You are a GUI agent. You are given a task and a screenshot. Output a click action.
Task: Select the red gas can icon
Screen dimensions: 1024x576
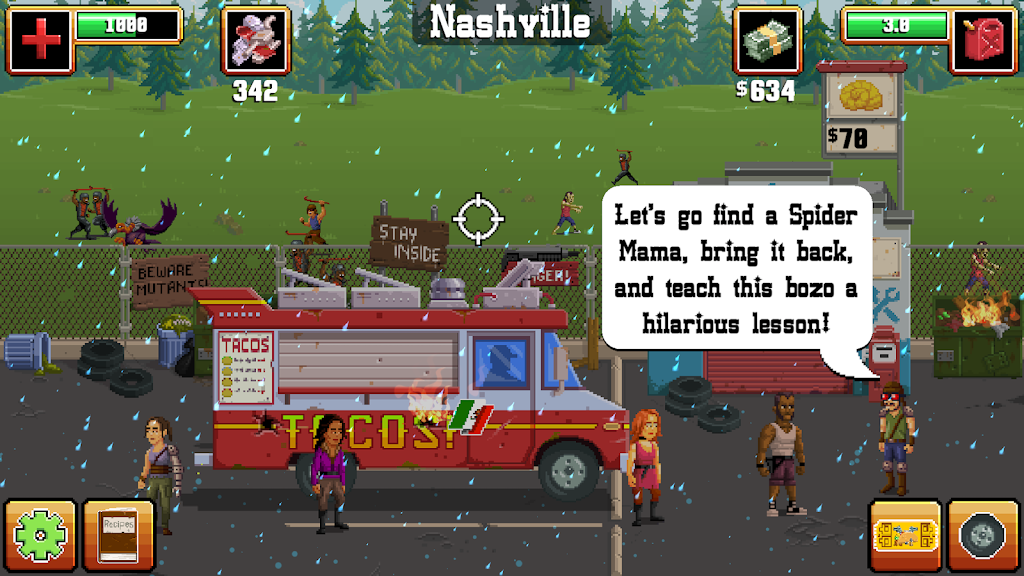click(x=983, y=40)
